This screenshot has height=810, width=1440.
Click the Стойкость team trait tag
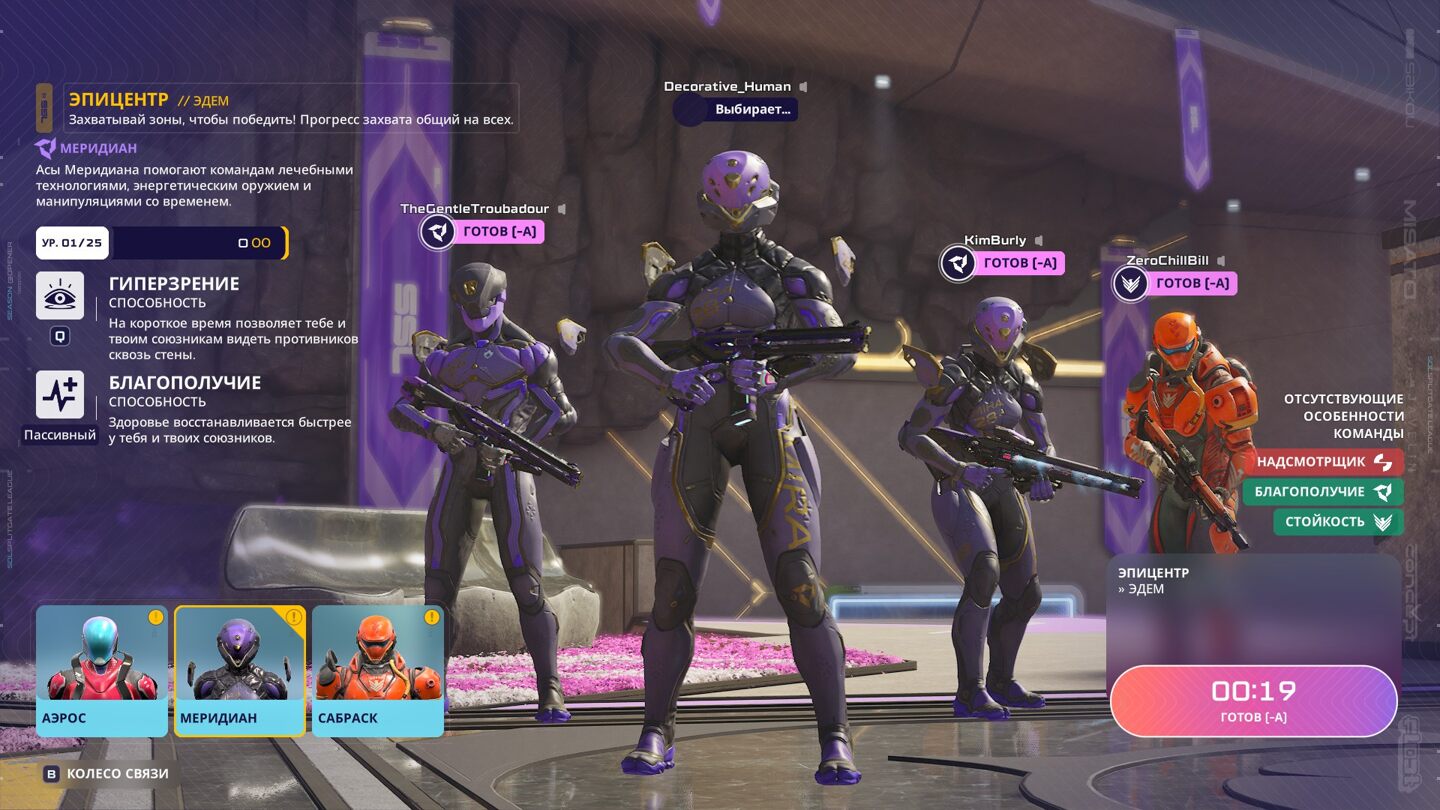coord(1338,522)
